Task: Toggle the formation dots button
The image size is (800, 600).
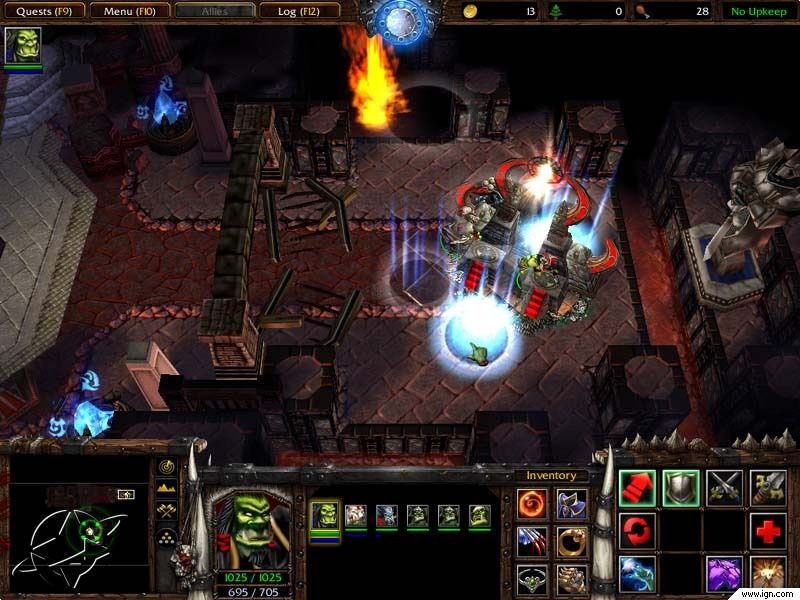Action: pyautogui.click(x=167, y=536)
